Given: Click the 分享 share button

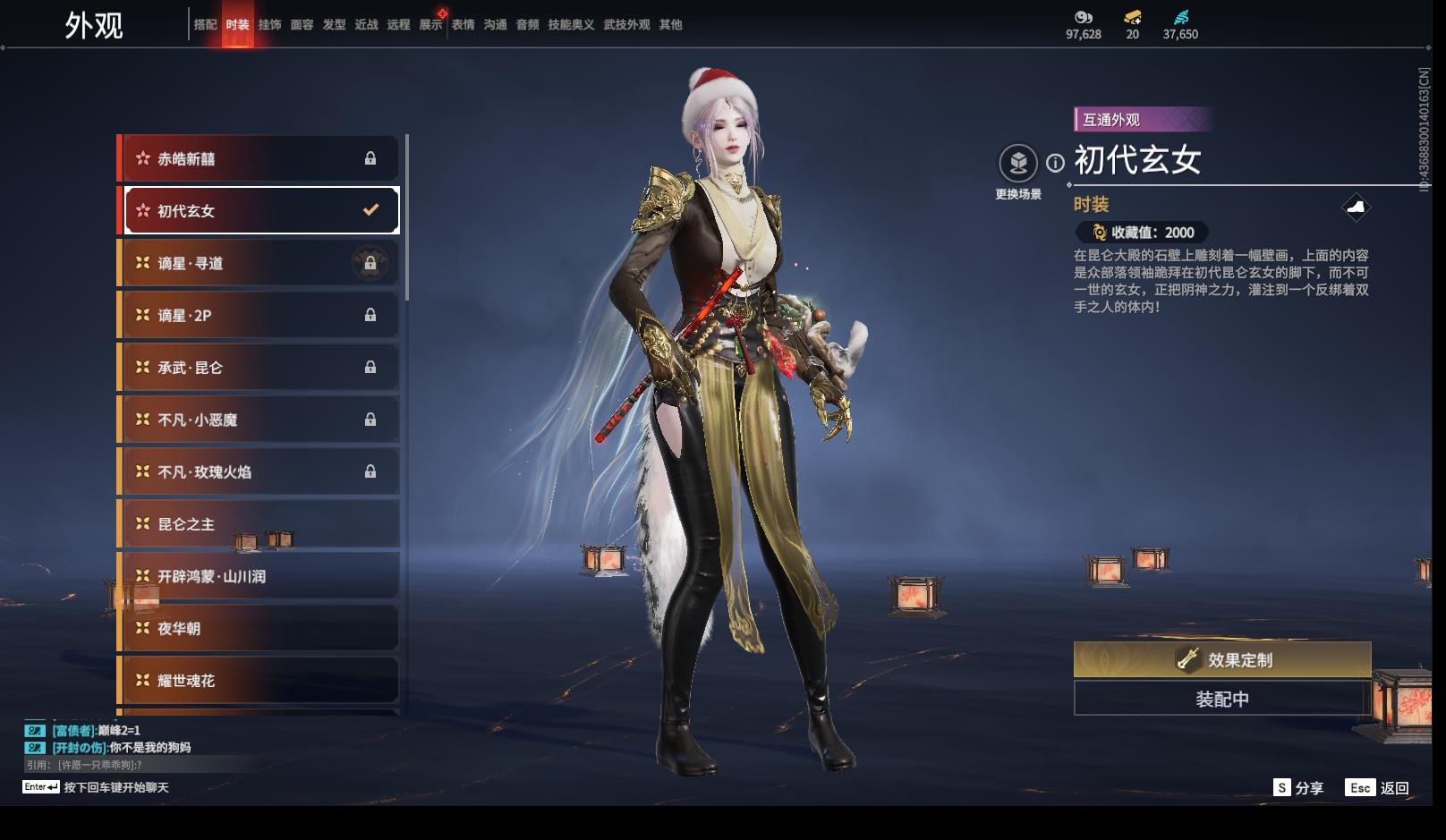Looking at the screenshot, I should point(1298,788).
